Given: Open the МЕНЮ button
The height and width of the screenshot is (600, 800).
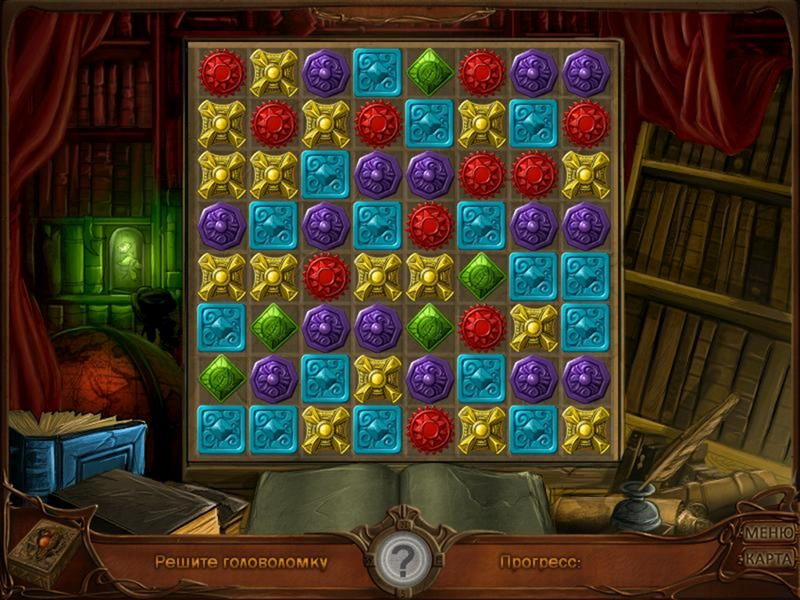Looking at the screenshot, I should 769,532.
